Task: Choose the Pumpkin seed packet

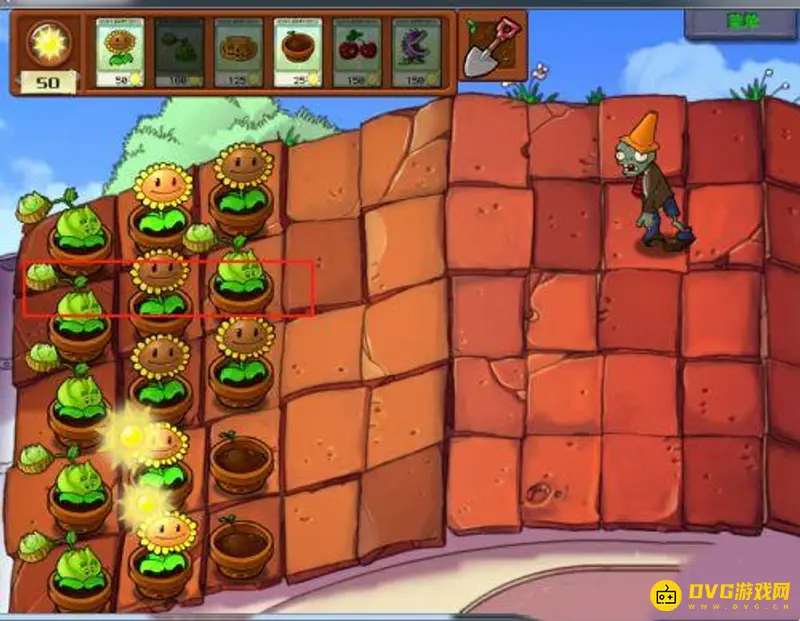Action: (x=238, y=52)
